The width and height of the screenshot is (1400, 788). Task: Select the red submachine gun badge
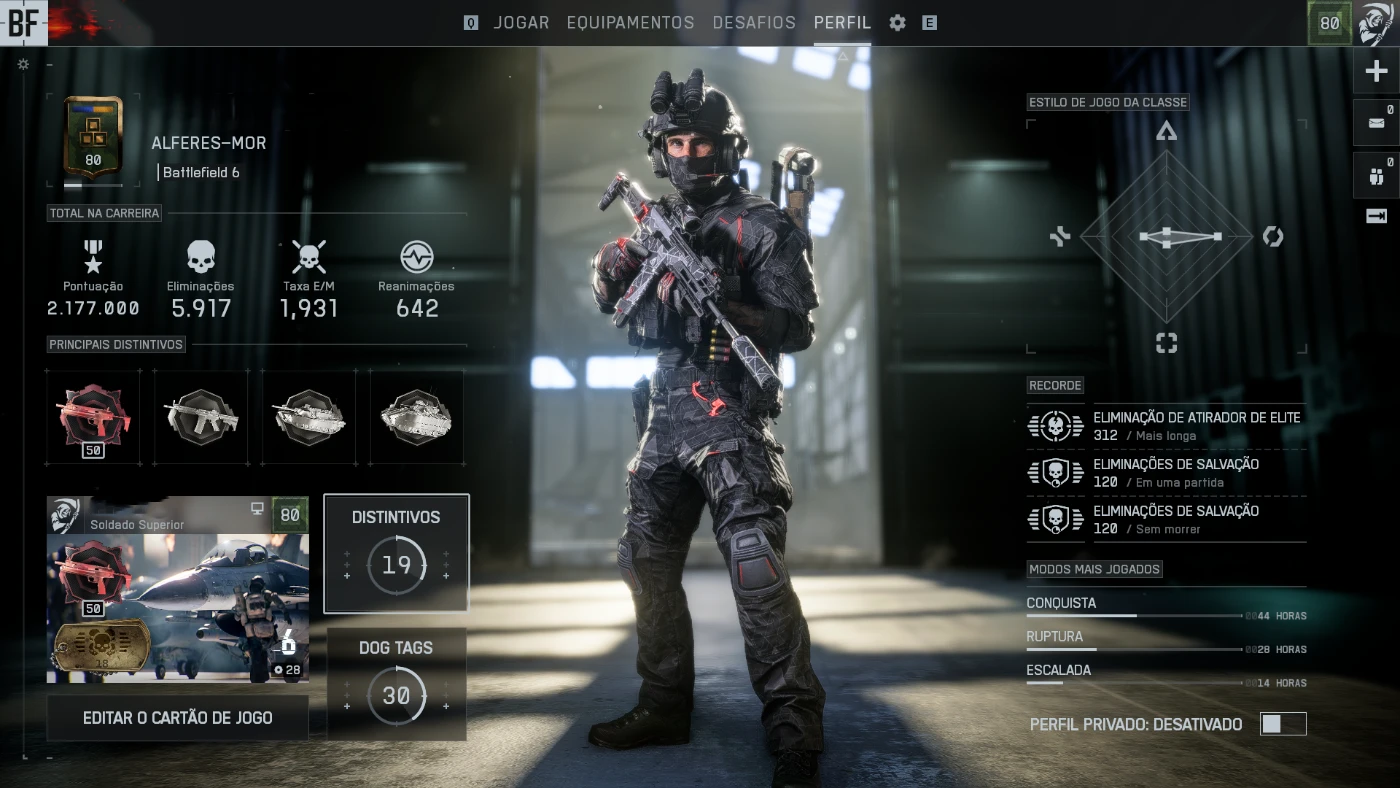click(93, 417)
